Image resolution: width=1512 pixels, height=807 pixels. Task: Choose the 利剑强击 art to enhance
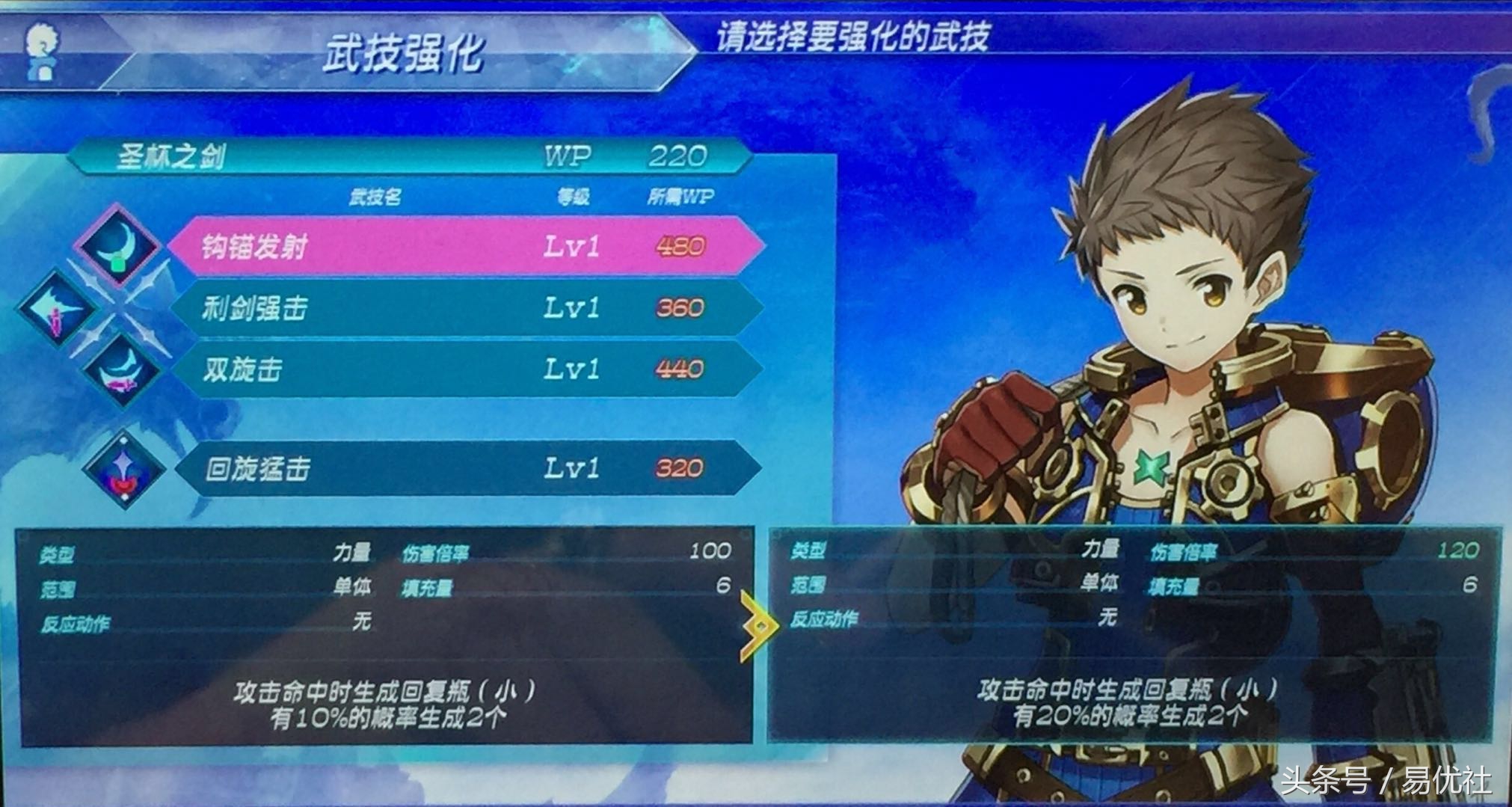[x=464, y=308]
